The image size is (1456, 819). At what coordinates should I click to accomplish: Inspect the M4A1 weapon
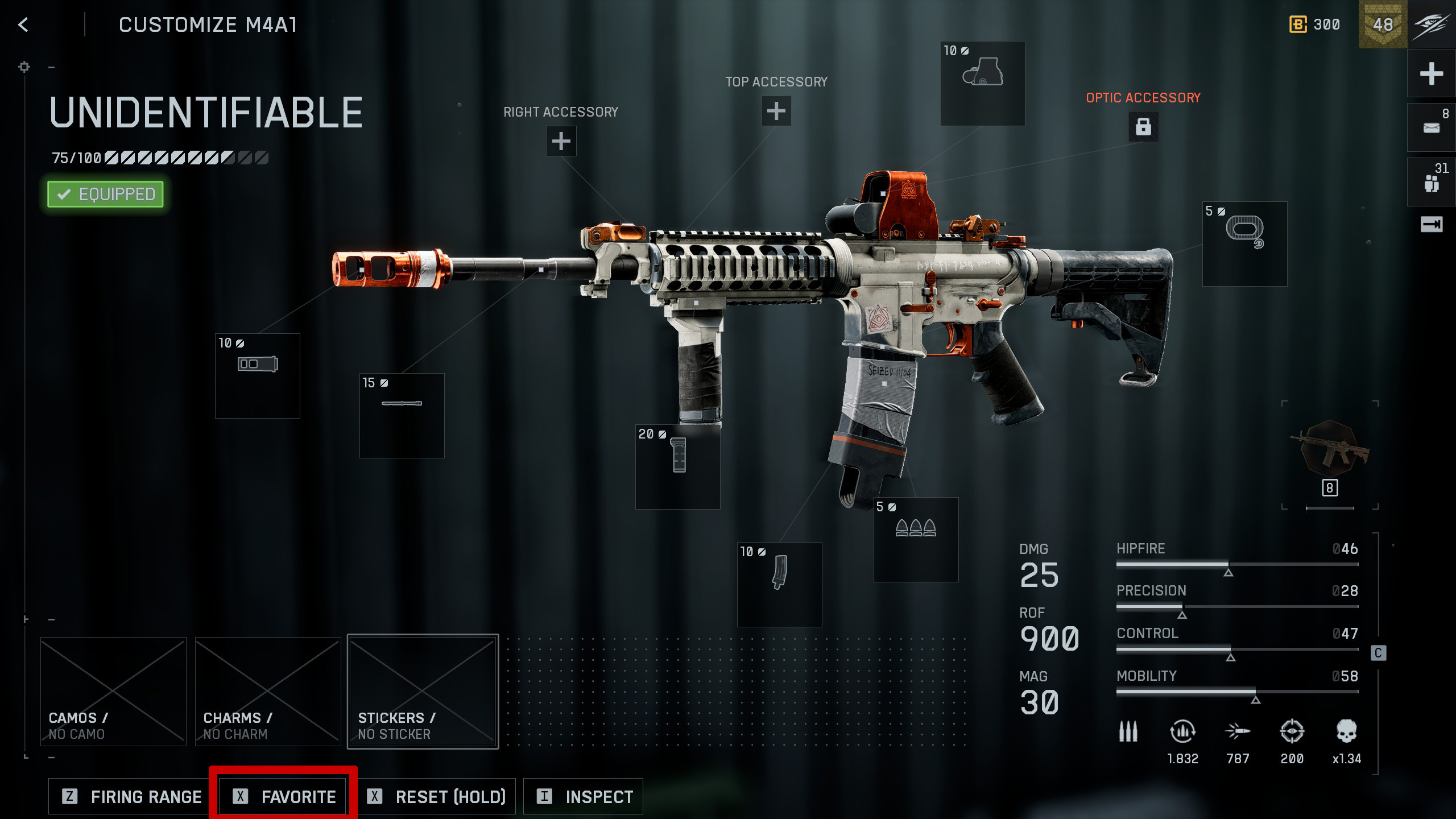coord(584,796)
